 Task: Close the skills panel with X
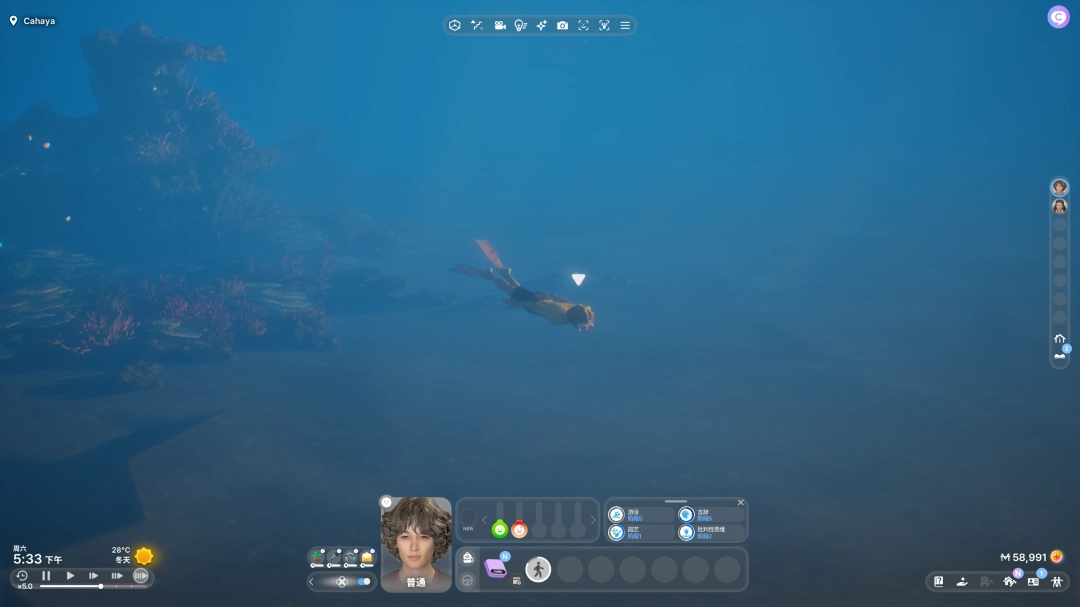[741, 502]
